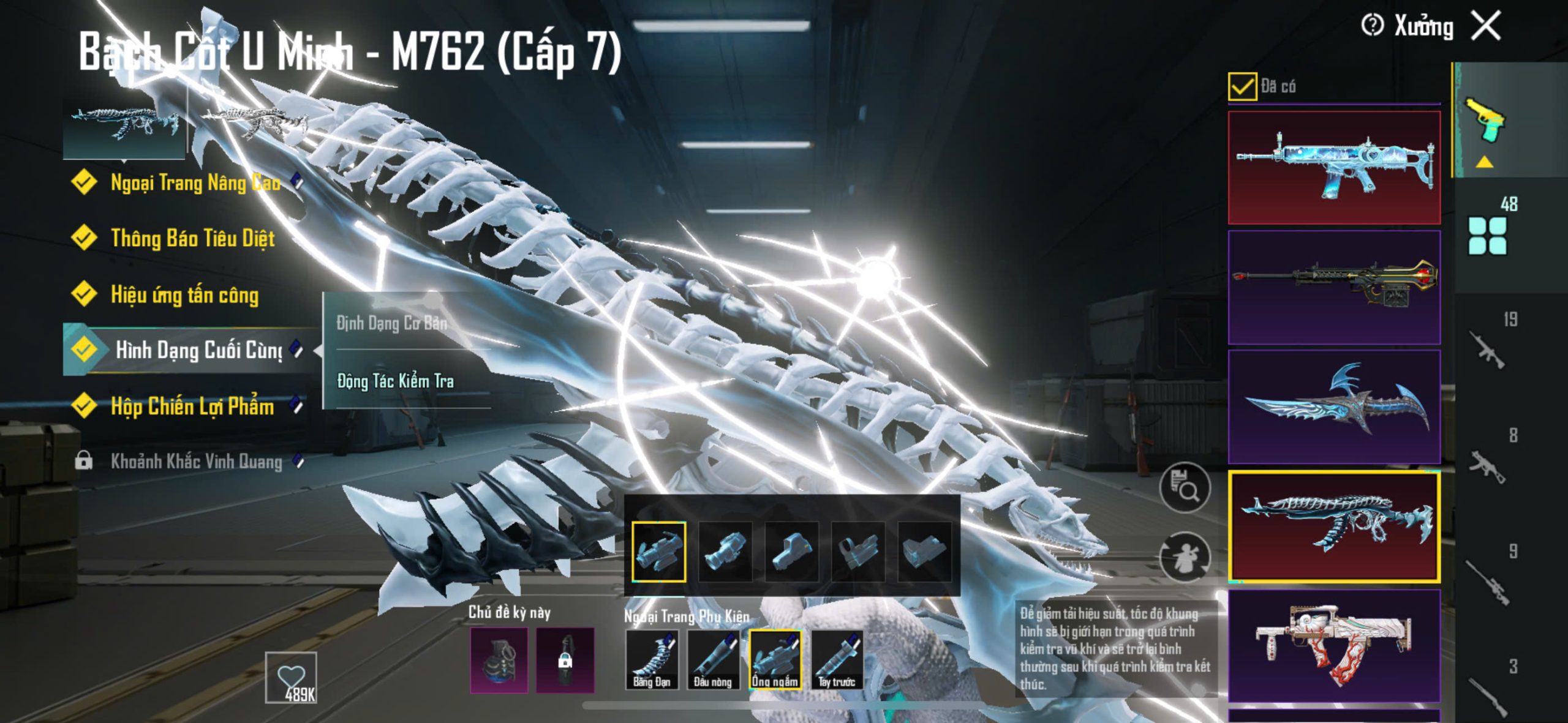Select the Đầu nòng attachment skin

coord(713,660)
